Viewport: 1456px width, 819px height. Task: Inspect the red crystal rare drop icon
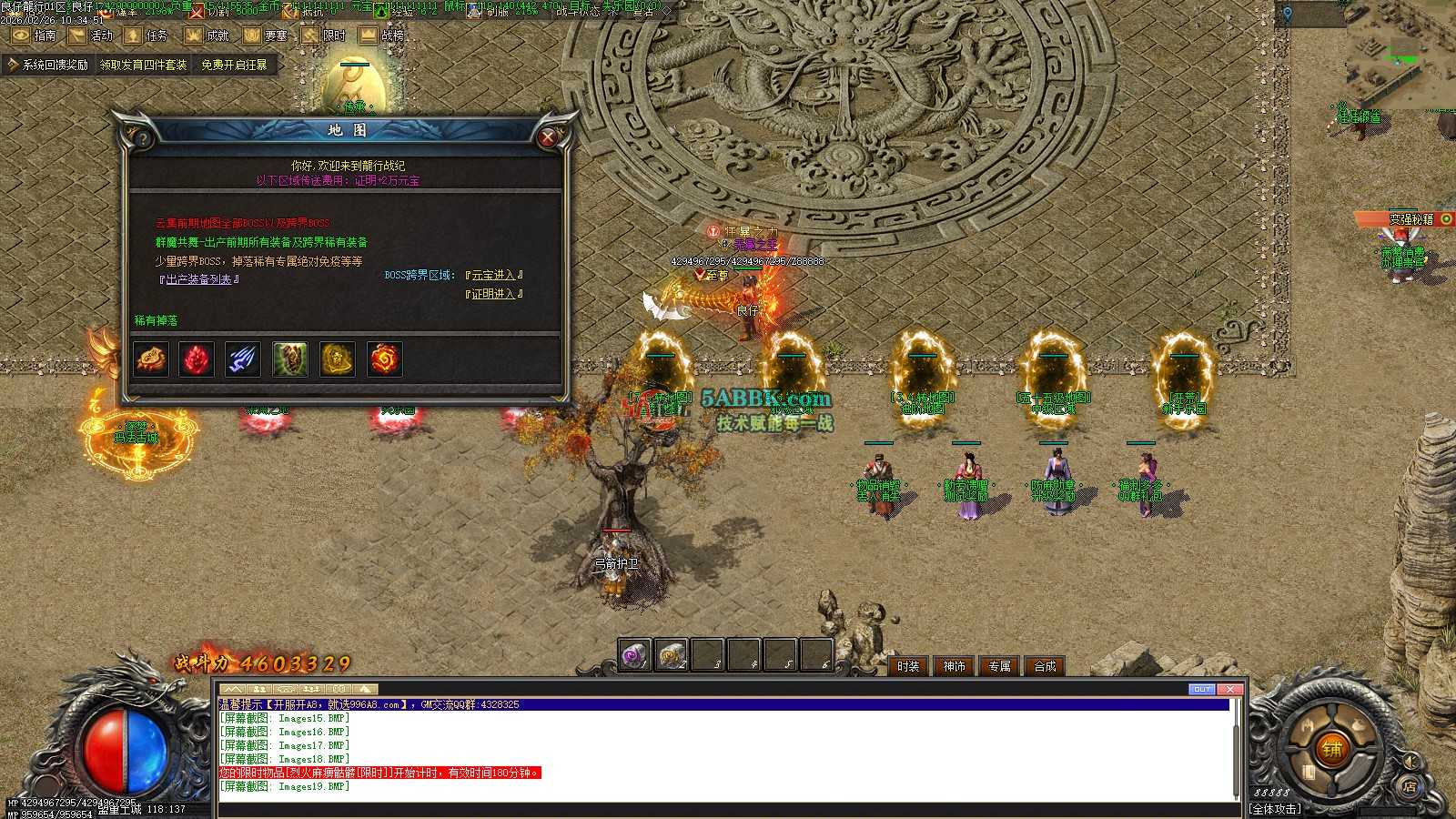196,359
